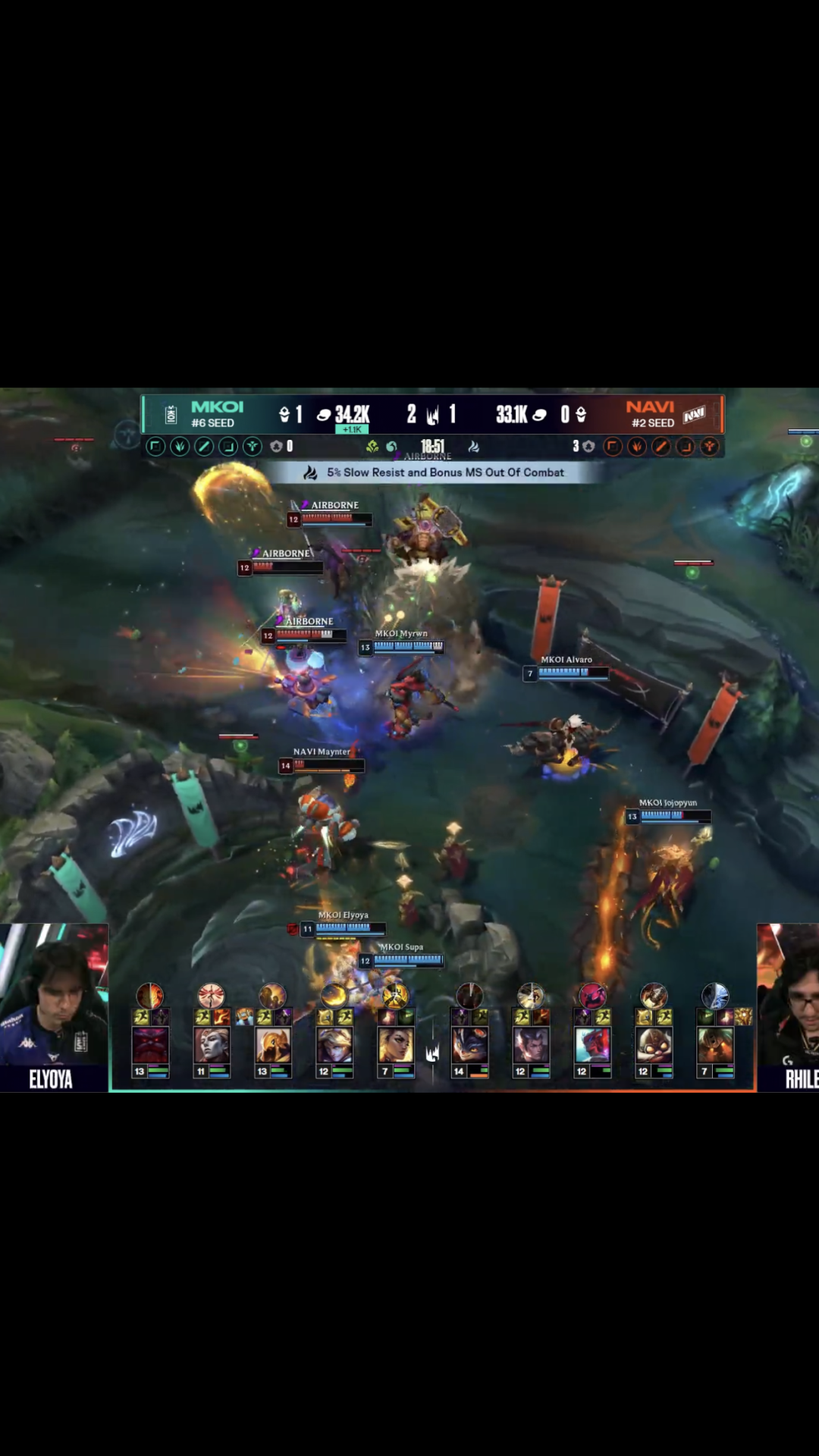The height and width of the screenshot is (1456, 819).
Task: Select the level 7 NAVI support portrait
Action: 715,1045
